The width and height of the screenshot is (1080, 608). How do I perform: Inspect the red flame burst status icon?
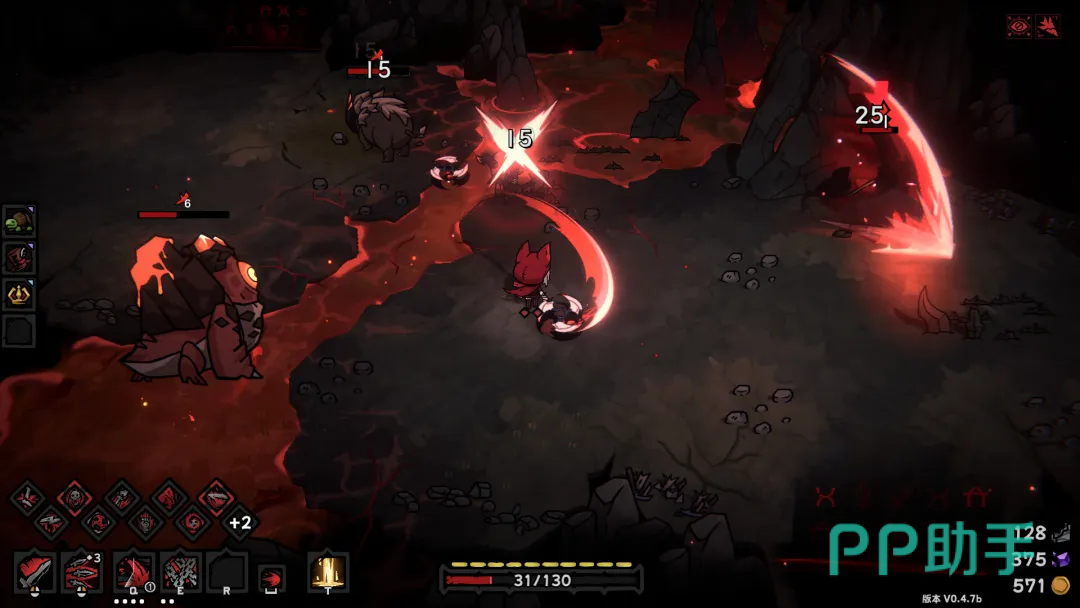coord(1048,27)
